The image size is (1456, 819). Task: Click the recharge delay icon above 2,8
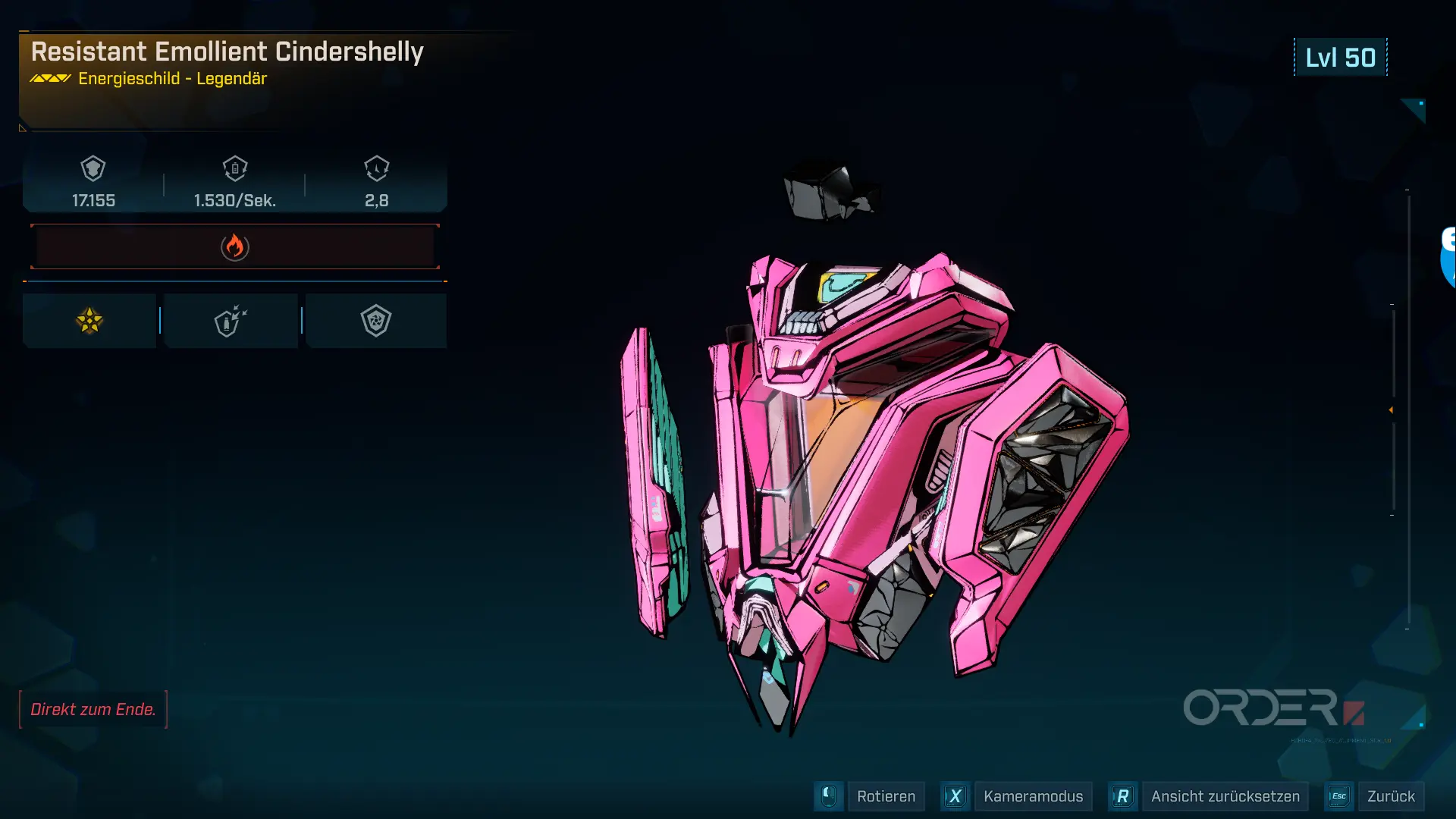376,168
